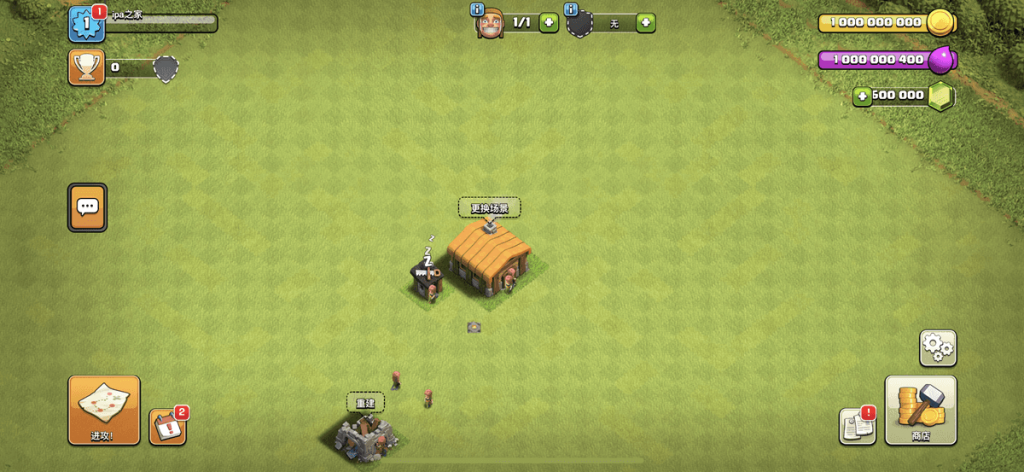Open the shield info icon
The width and height of the screenshot is (1024, 472).
pyautogui.click(x=572, y=10)
